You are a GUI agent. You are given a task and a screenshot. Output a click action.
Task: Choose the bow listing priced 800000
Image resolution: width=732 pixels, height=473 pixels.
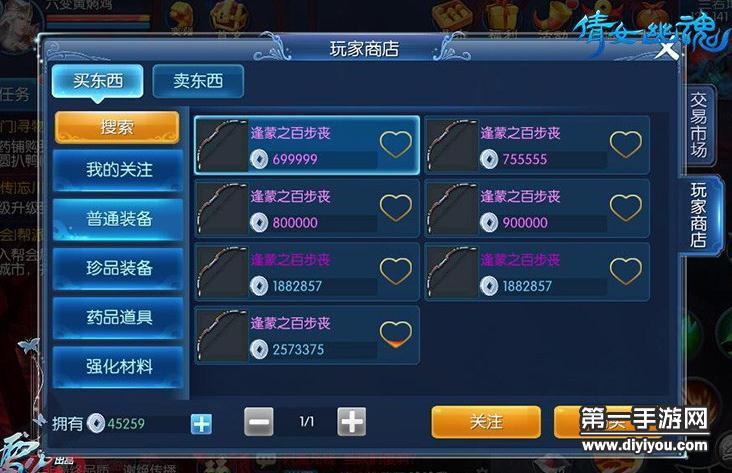tap(306, 208)
